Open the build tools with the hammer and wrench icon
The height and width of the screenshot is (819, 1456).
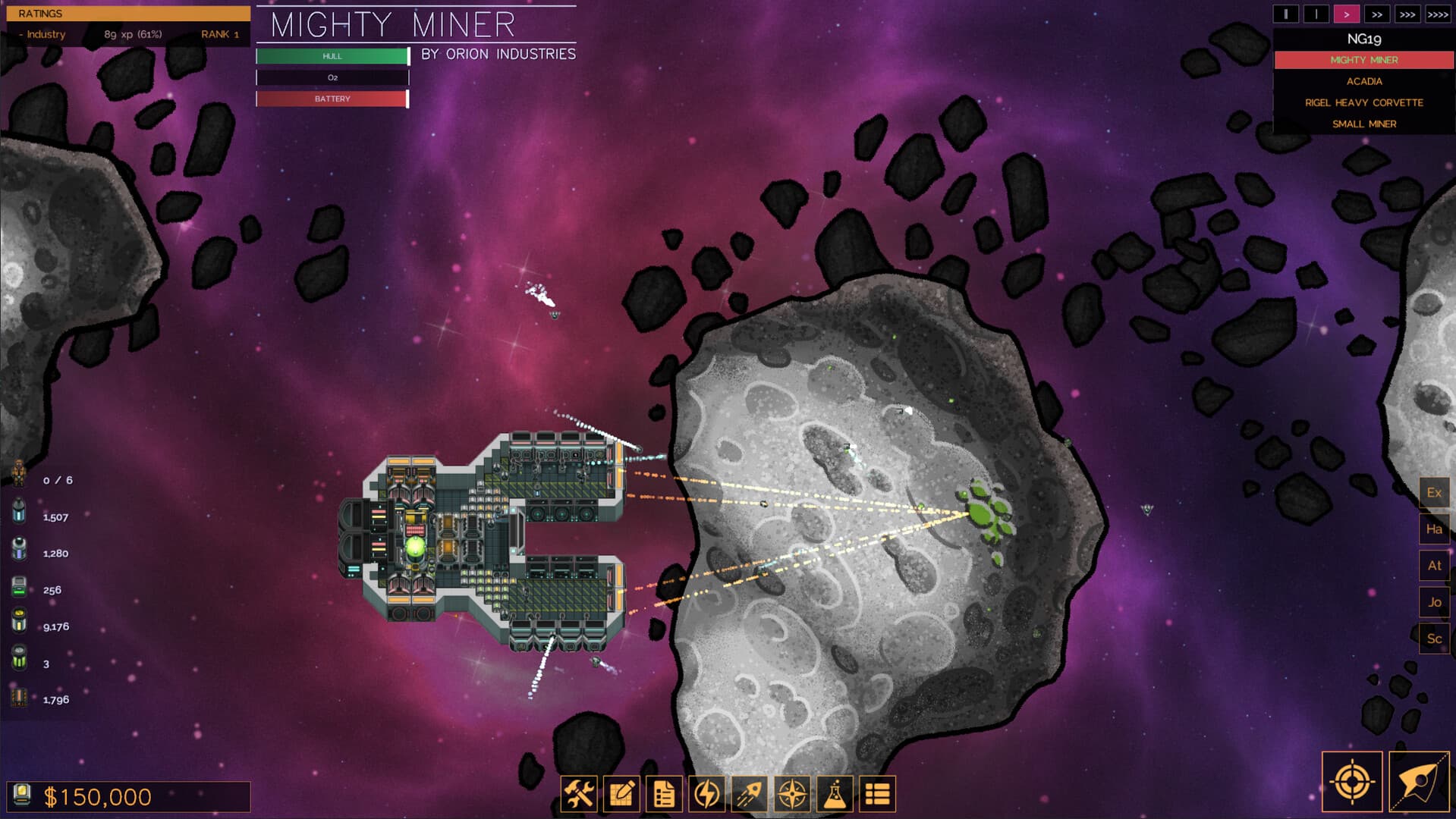coord(579,794)
